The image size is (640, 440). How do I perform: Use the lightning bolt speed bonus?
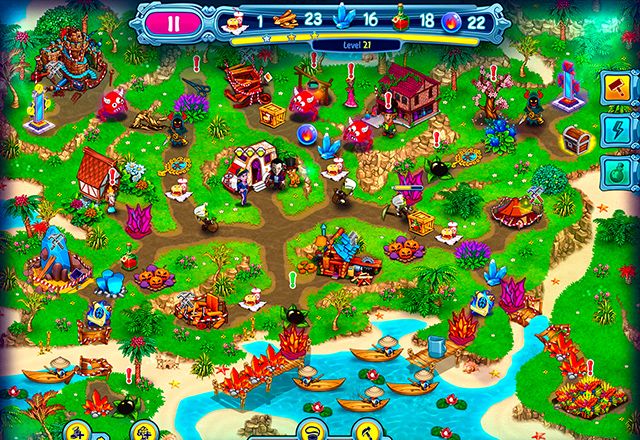[620, 130]
